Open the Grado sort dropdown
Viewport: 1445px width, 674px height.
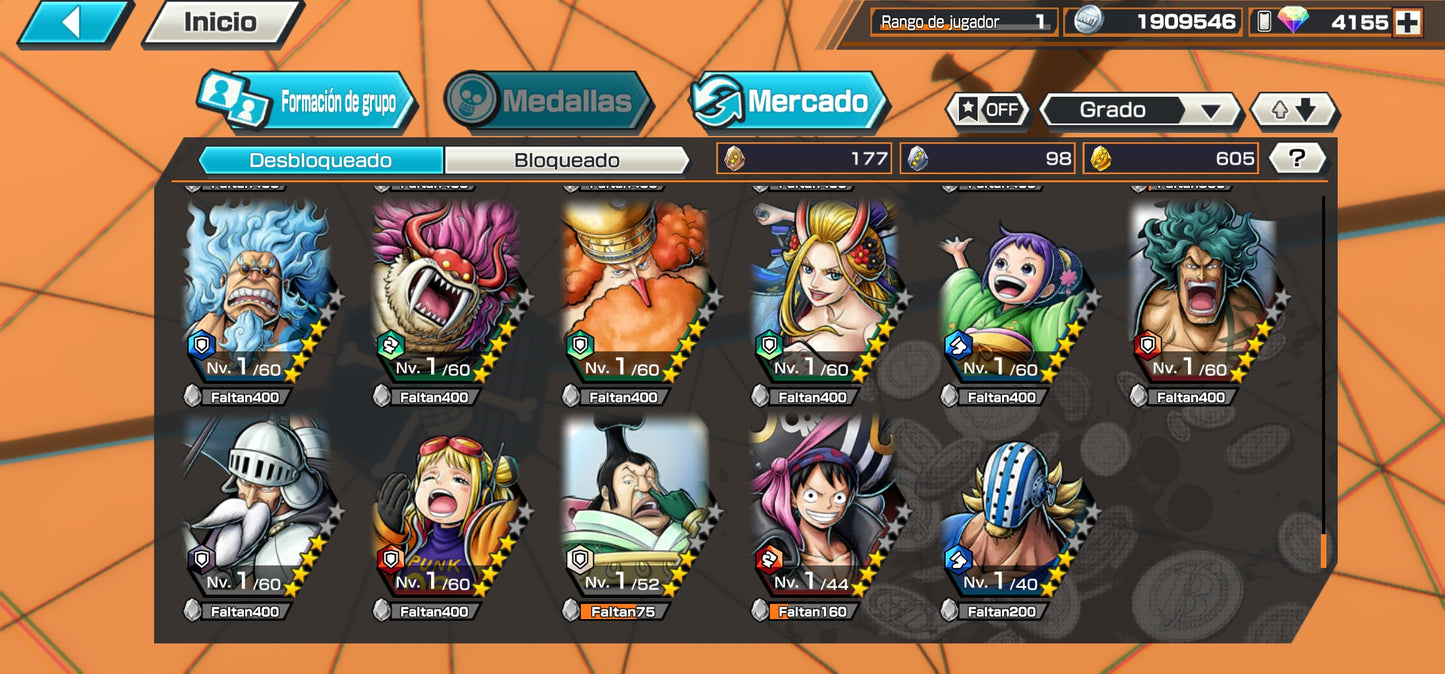click(x=1139, y=110)
